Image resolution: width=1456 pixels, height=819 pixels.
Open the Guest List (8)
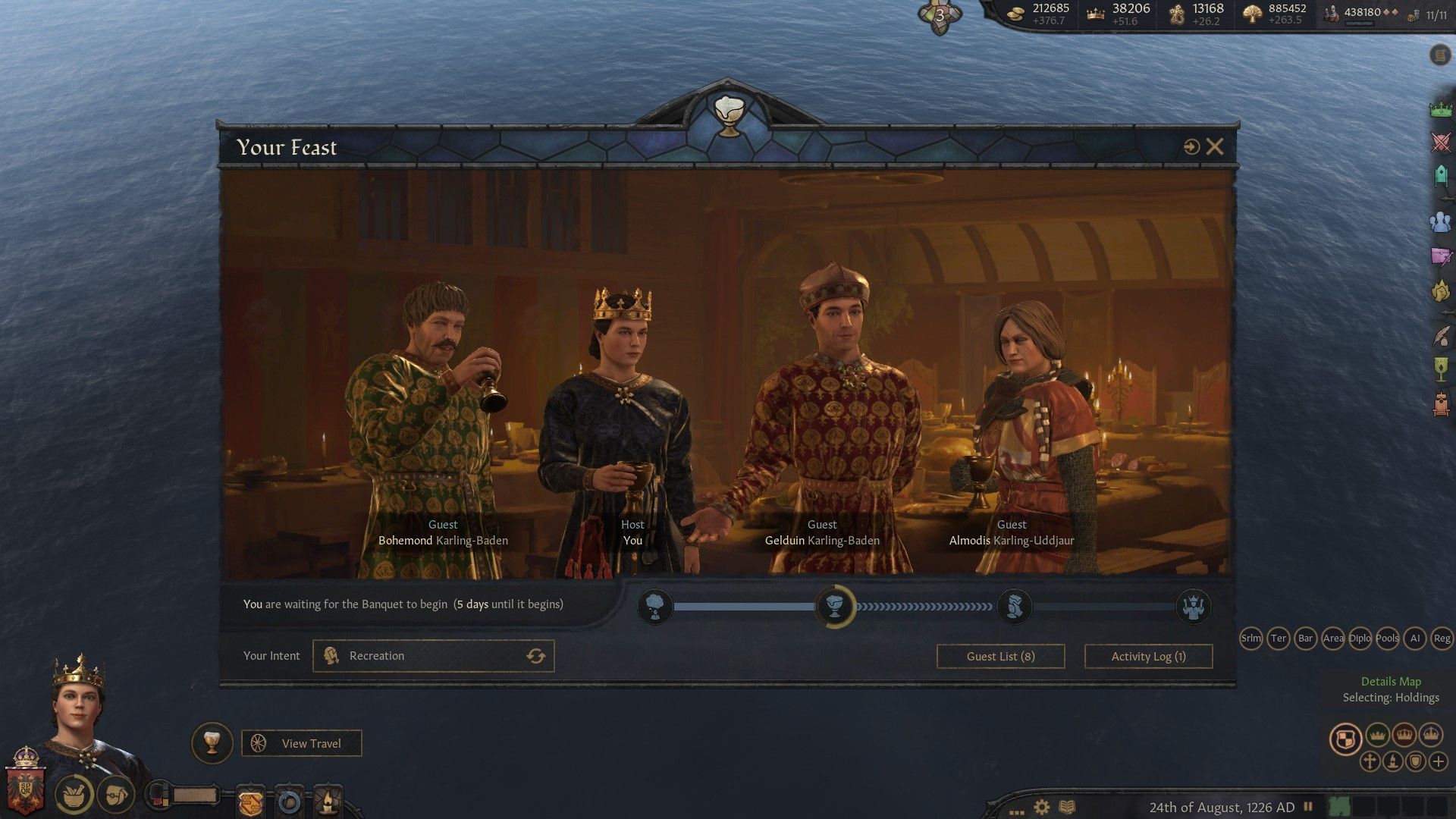coord(999,656)
